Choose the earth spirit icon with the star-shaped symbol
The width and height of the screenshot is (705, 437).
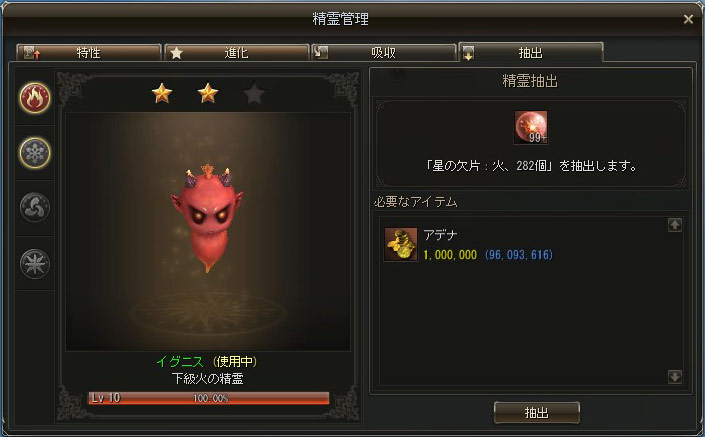(36, 263)
